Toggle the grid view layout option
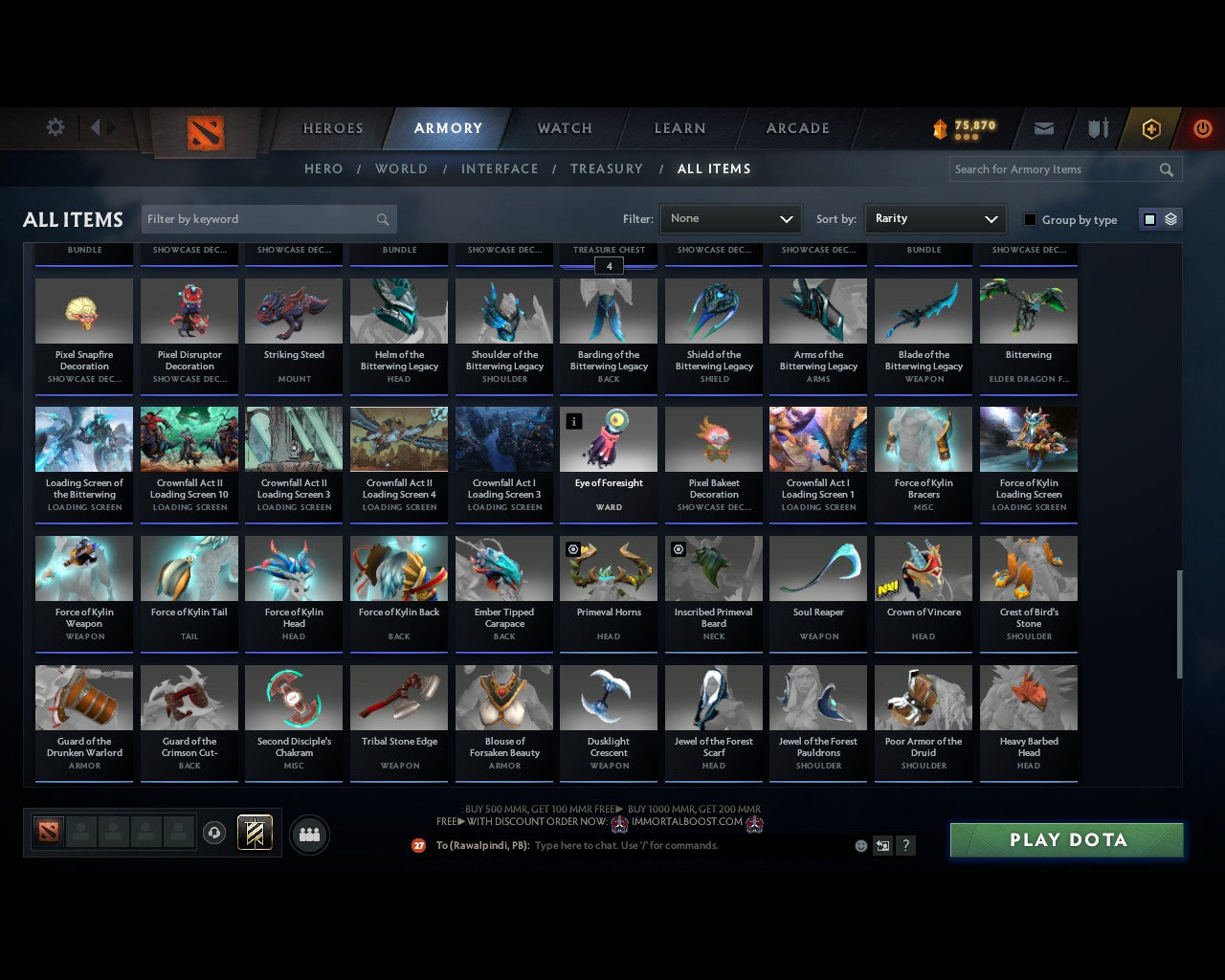This screenshot has width=1225, height=980. (1149, 218)
